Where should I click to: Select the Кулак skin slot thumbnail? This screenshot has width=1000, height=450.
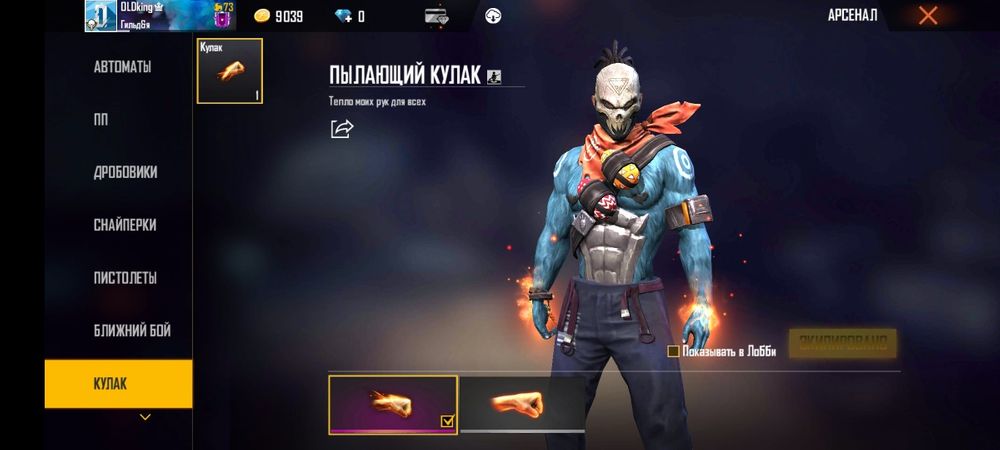[230, 71]
